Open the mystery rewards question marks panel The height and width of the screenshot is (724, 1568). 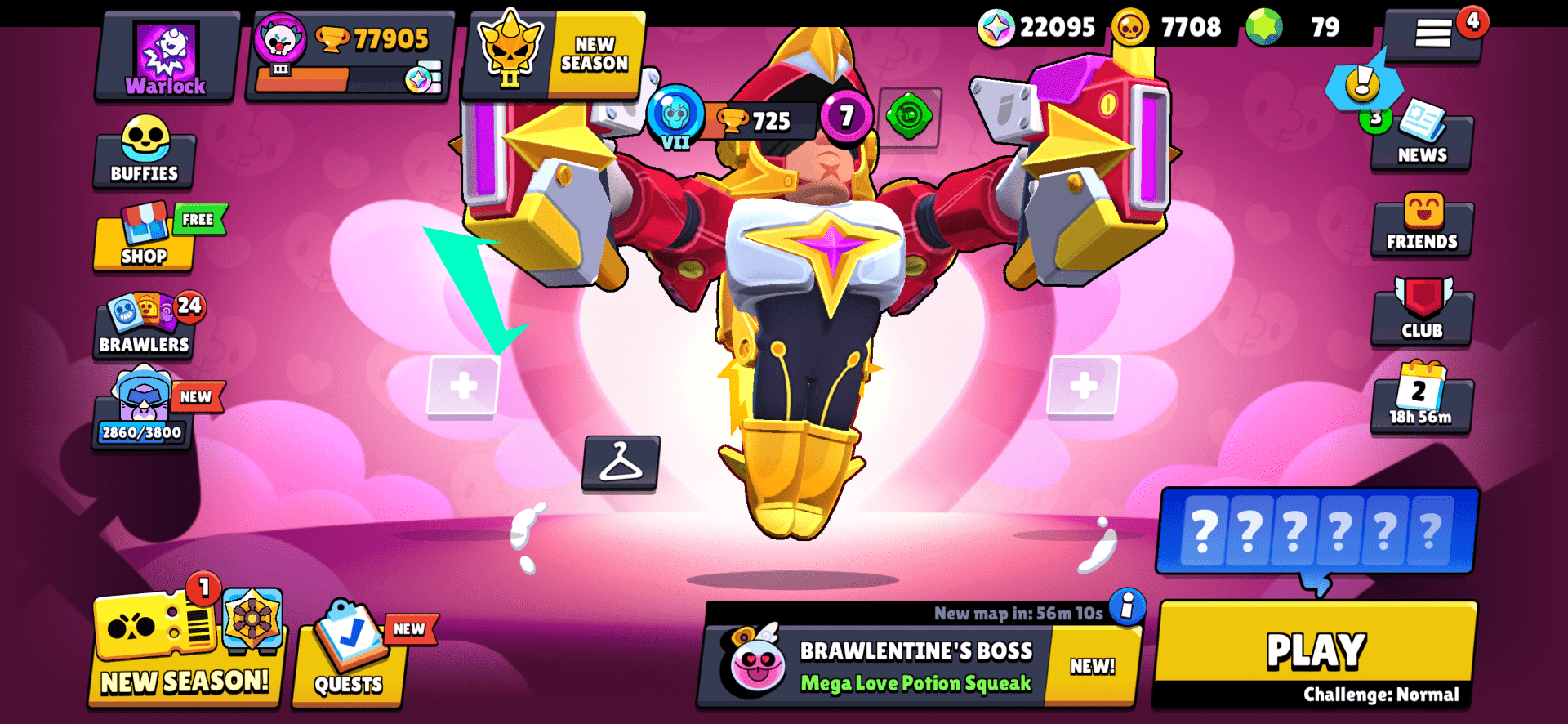[x=1317, y=531]
